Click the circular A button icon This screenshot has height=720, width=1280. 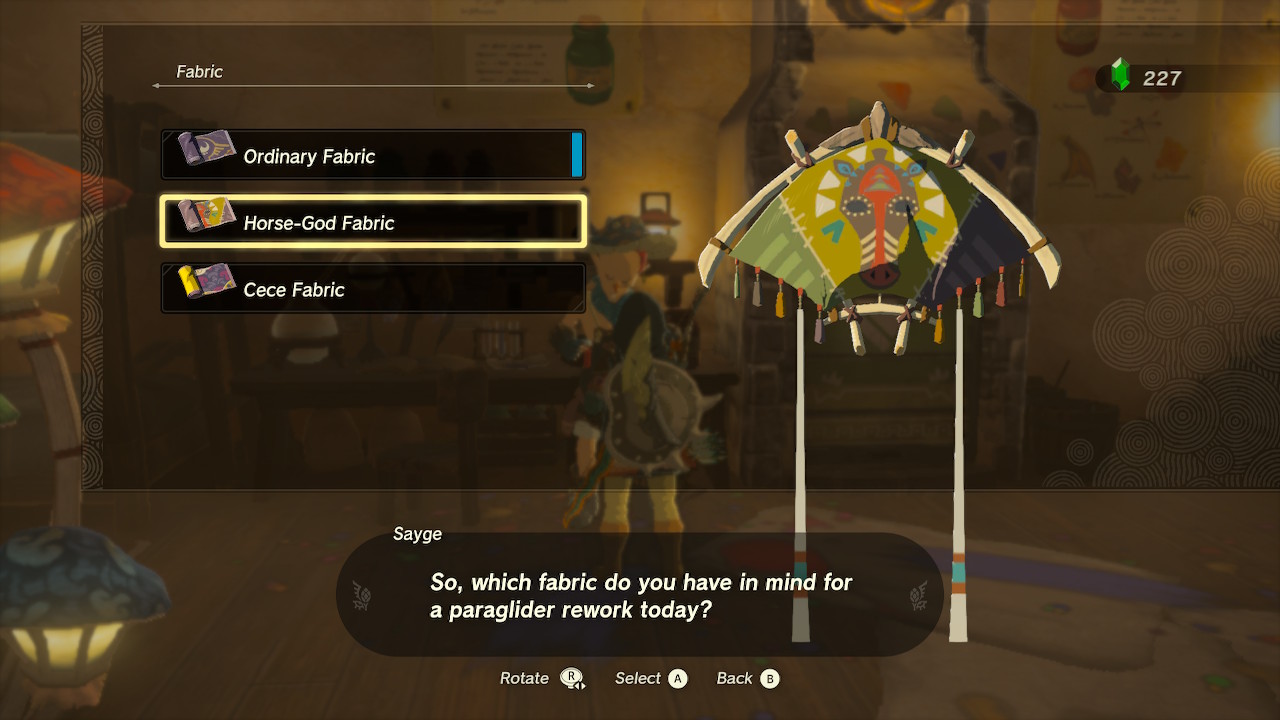(678, 678)
